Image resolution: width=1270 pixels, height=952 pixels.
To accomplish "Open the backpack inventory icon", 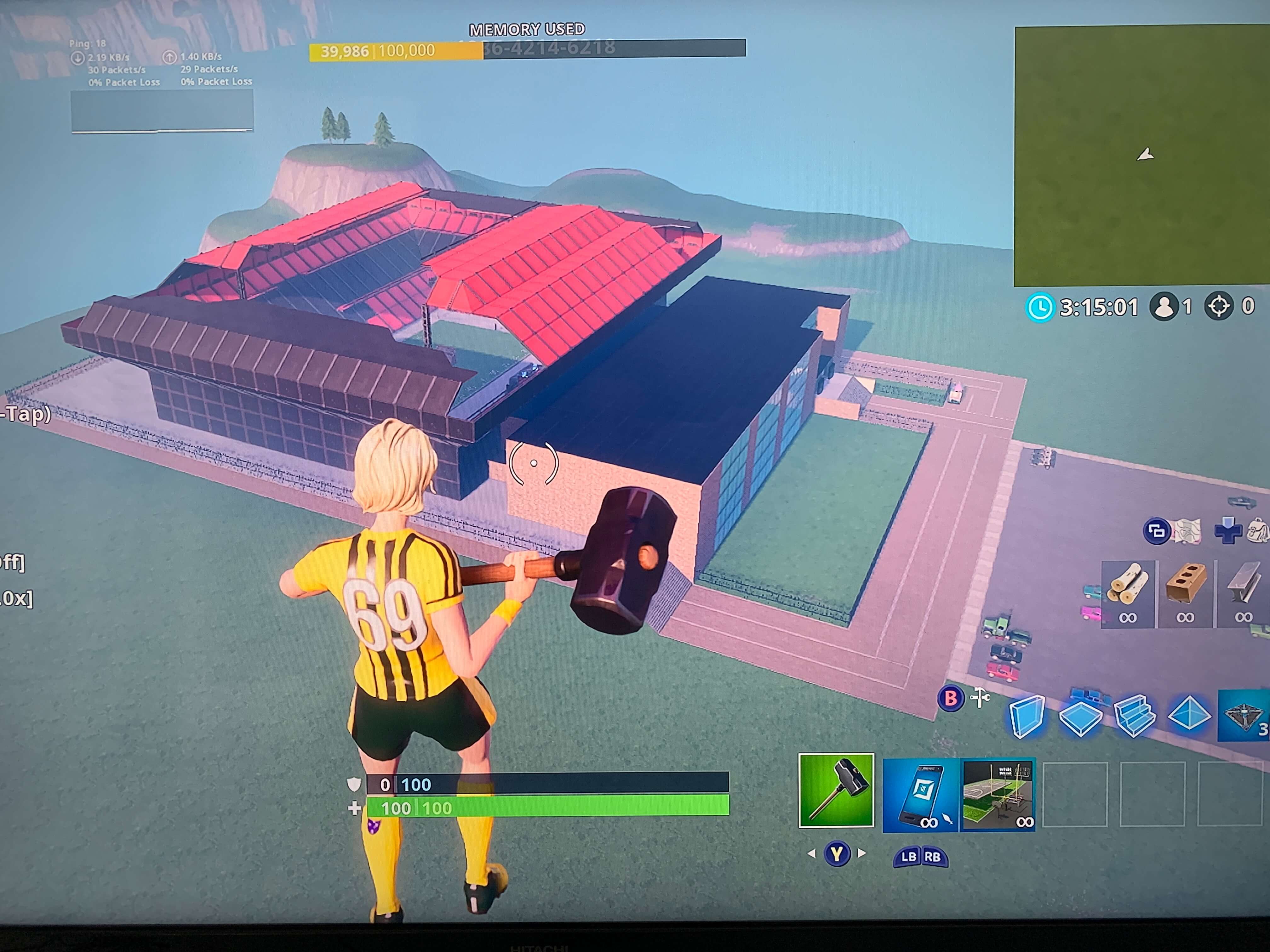I will pyautogui.click(x=1257, y=530).
